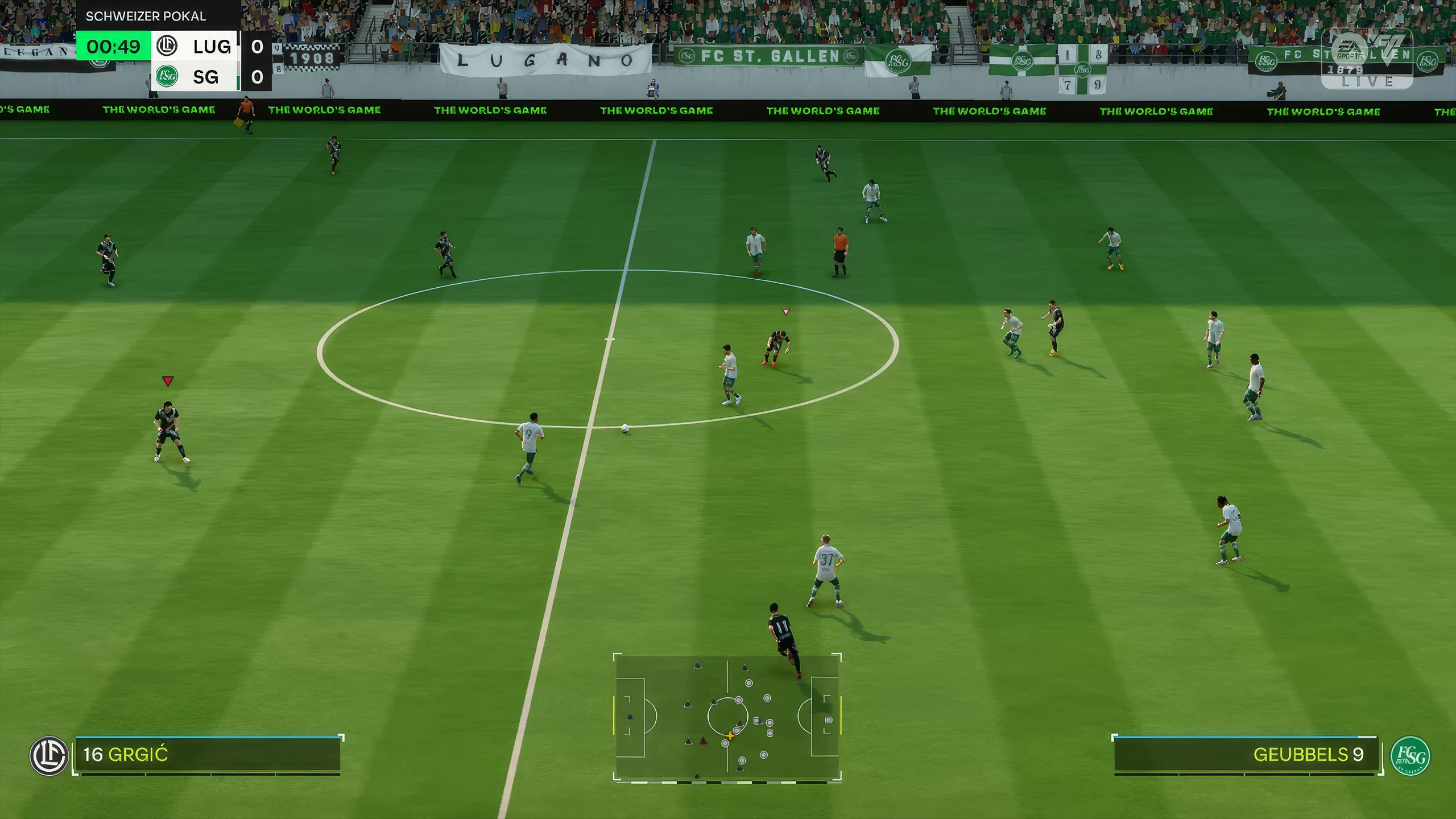Click the EA FC Live watermark logo

point(1367,59)
